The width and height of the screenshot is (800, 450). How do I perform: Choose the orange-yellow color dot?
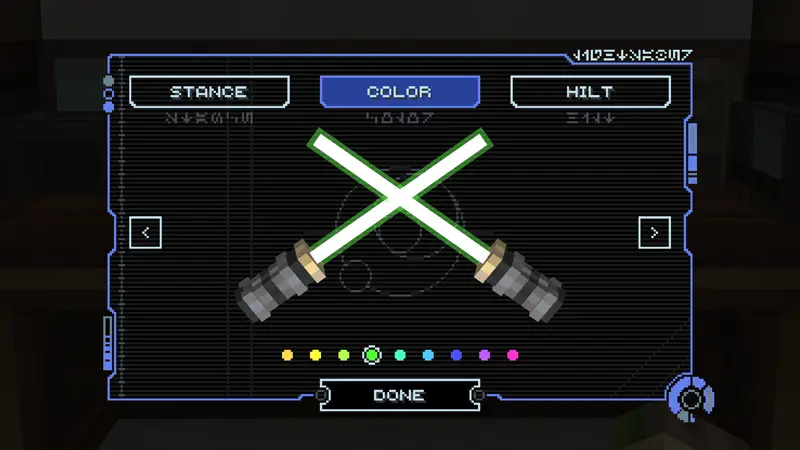(287, 355)
